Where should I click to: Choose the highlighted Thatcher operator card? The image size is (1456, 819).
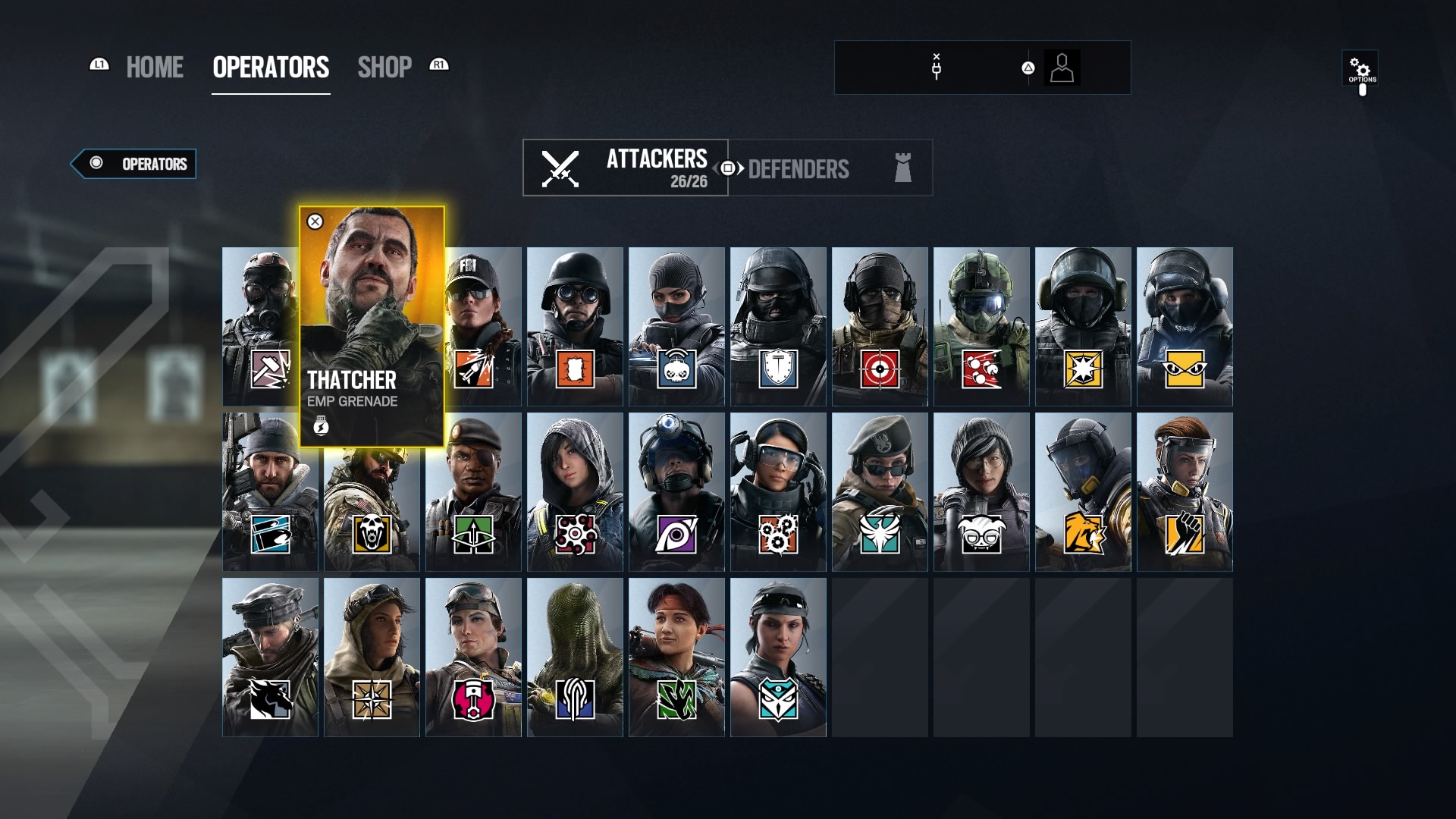(372, 326)
